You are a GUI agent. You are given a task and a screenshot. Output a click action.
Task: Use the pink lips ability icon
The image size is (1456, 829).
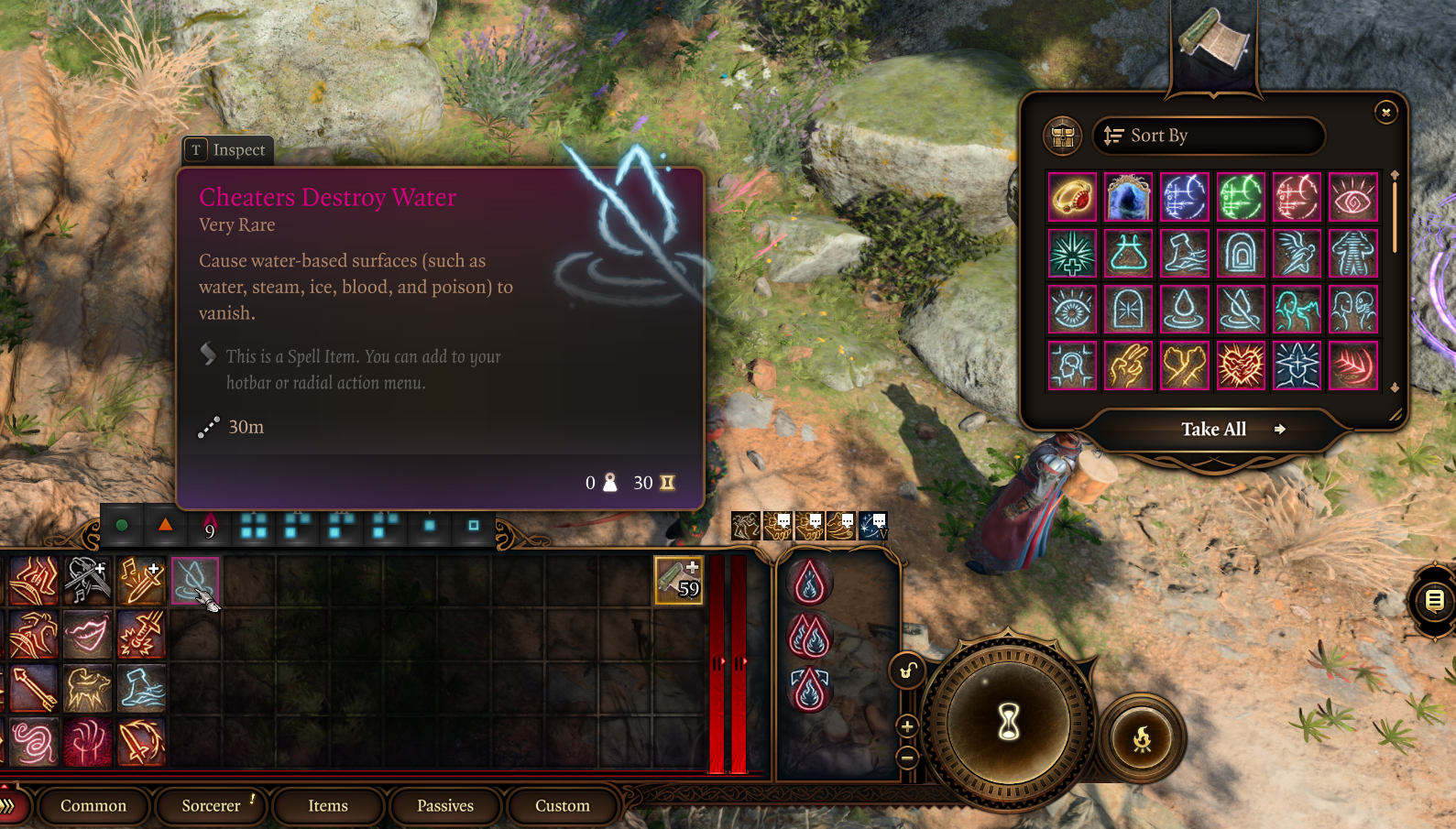[x=87, y=635]
